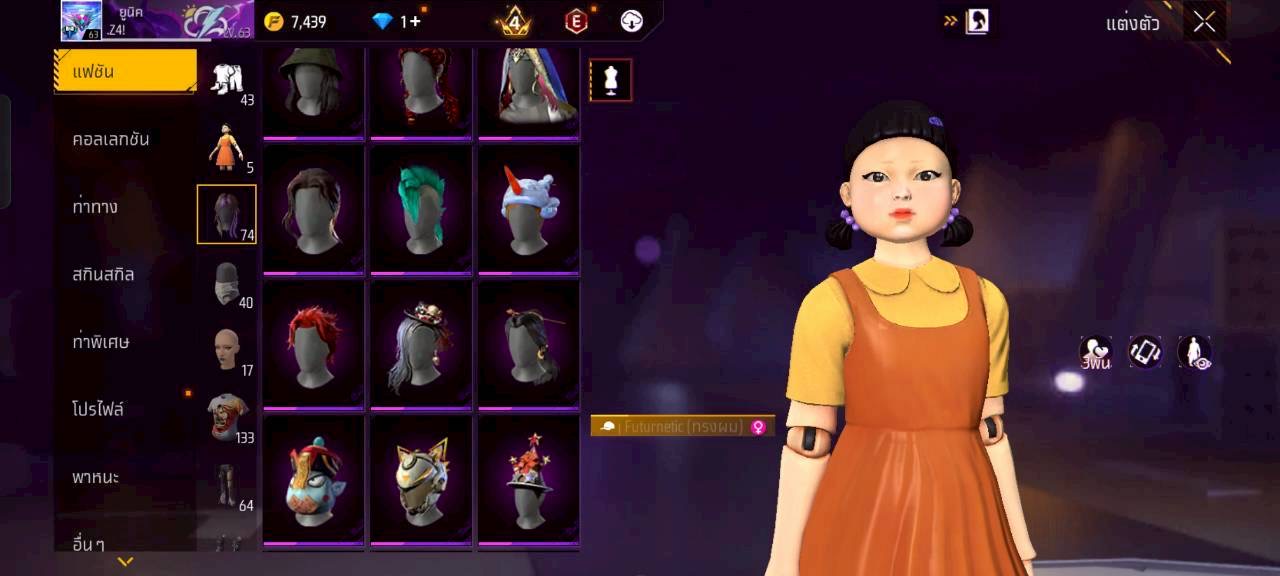Close the dress-up screen with X

tap(1204, 22)
